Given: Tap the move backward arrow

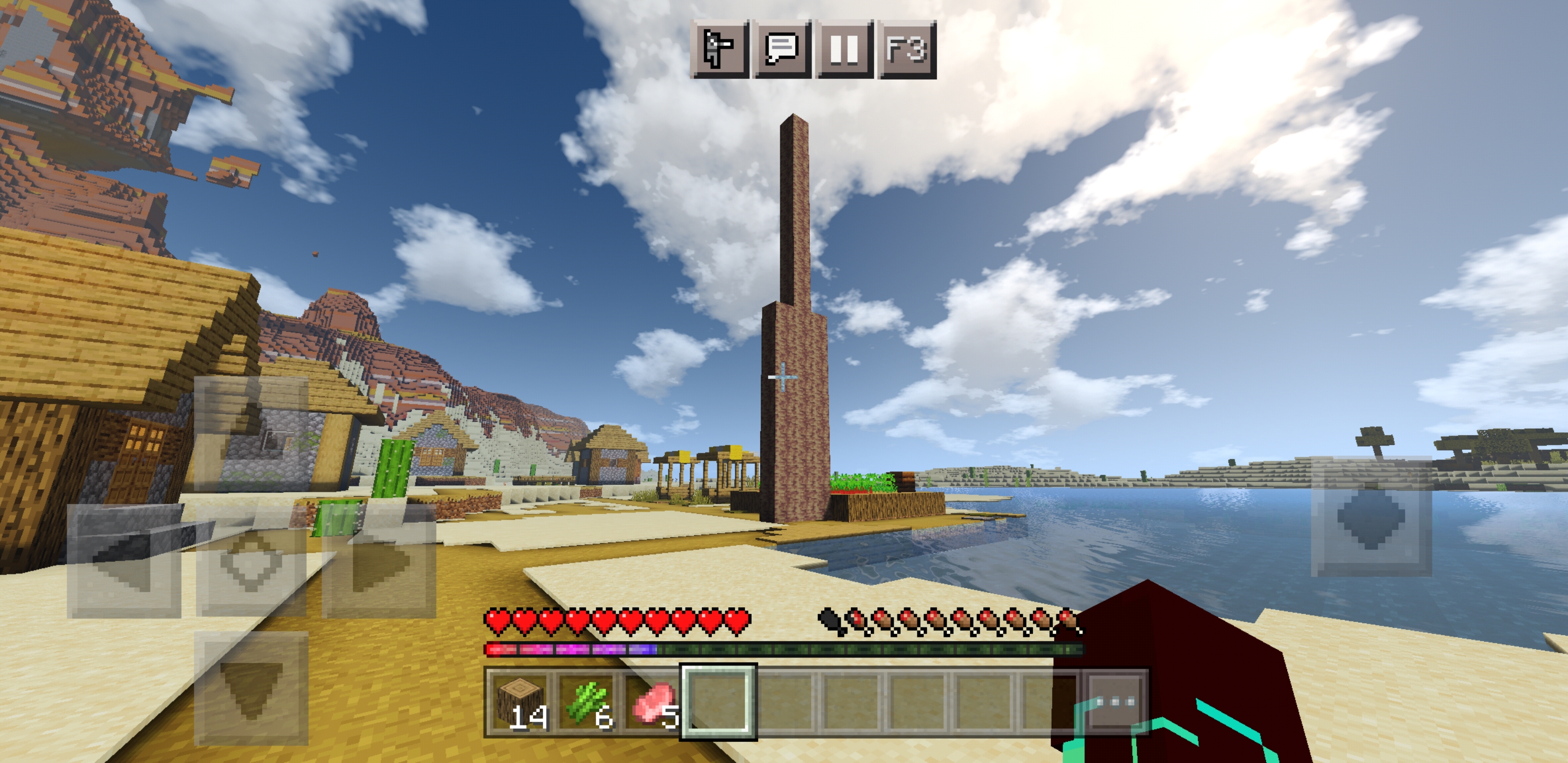Looking at the screenshot, I should 251,688.
